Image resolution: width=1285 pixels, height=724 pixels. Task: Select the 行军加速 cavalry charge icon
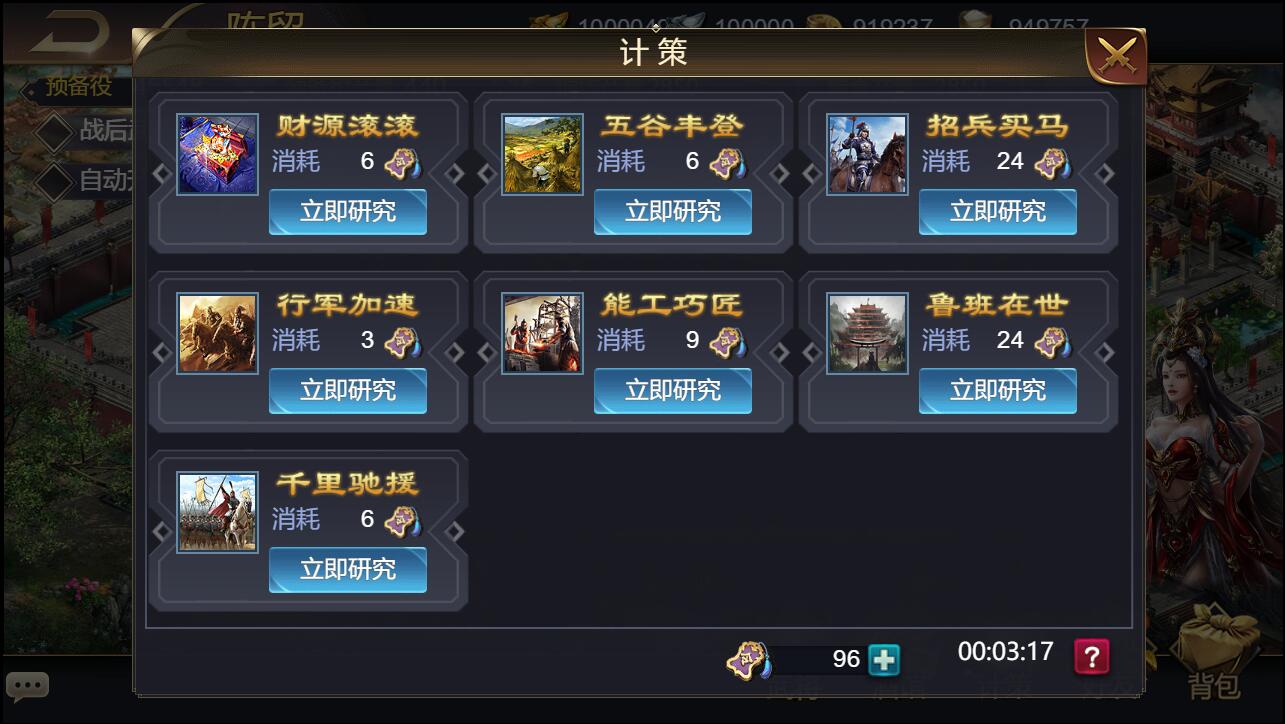click(217, 332)
